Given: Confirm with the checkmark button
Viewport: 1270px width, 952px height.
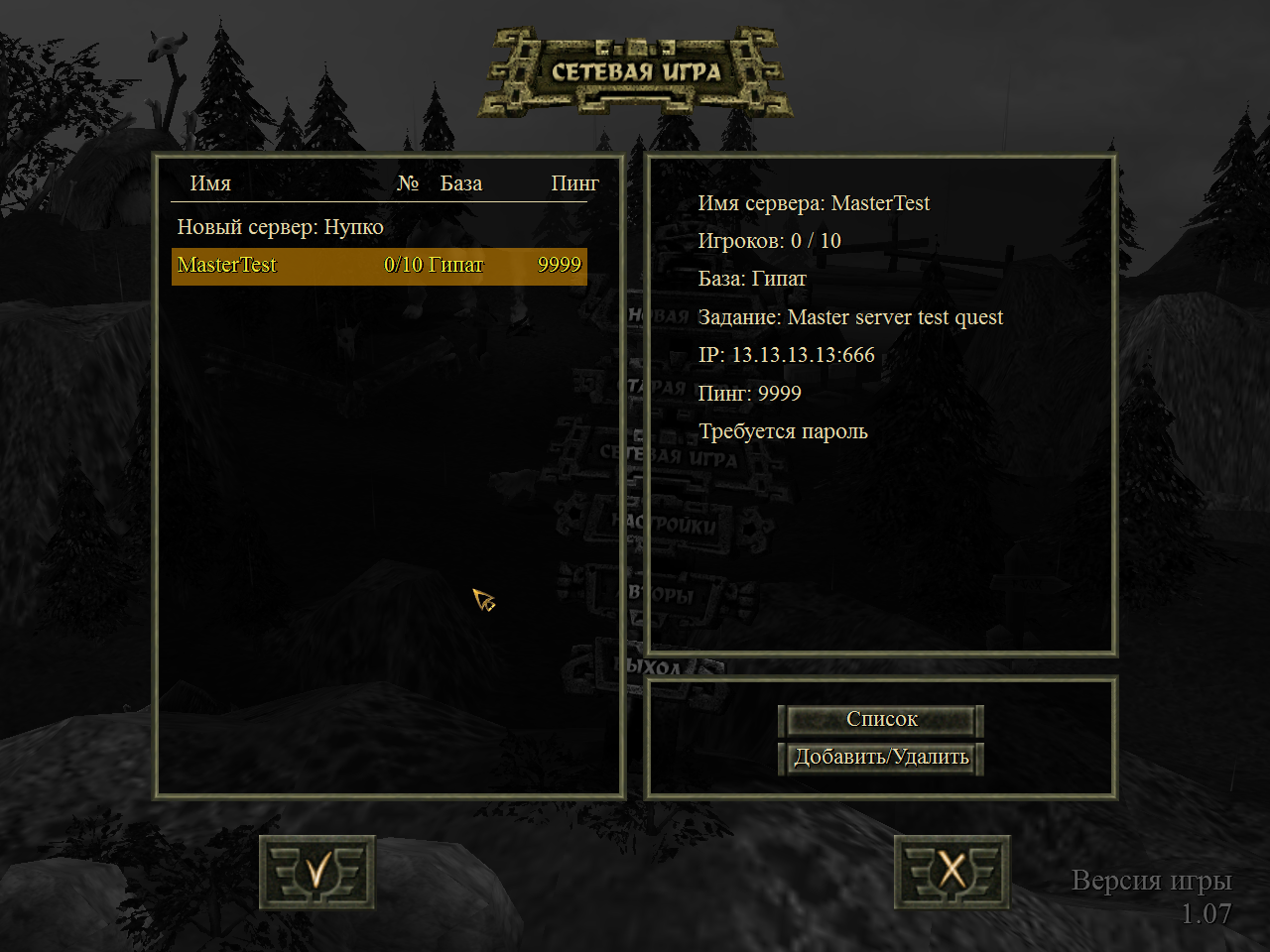Looking at the screenshot, I should (x=317, y=873).
